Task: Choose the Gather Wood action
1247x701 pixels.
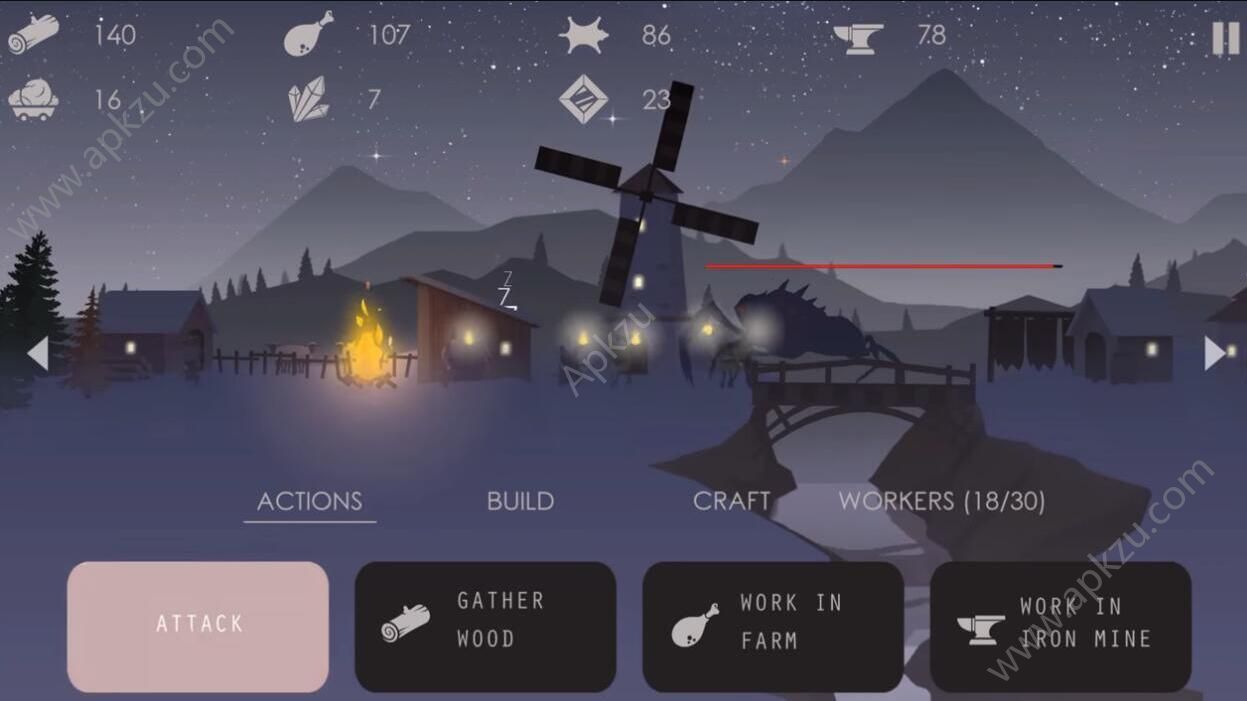Action: pos(485,626)
